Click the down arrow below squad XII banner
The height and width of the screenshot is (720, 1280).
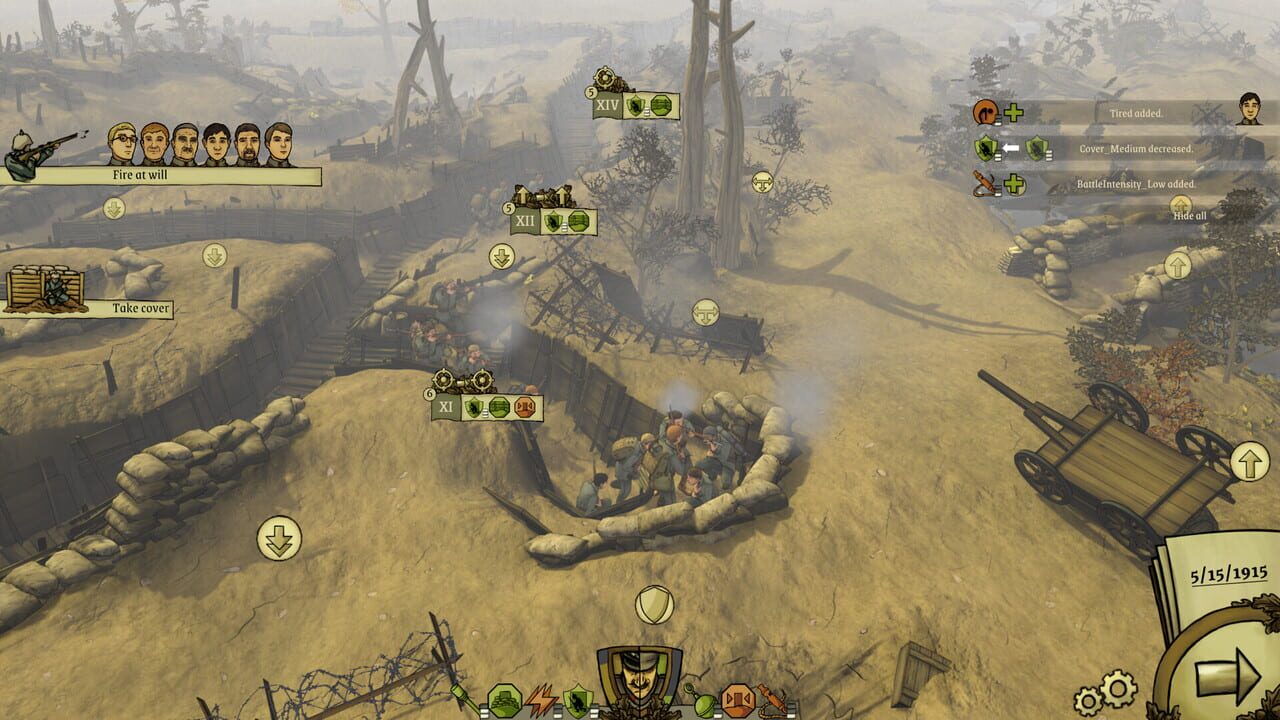click(x=500, y=255)
